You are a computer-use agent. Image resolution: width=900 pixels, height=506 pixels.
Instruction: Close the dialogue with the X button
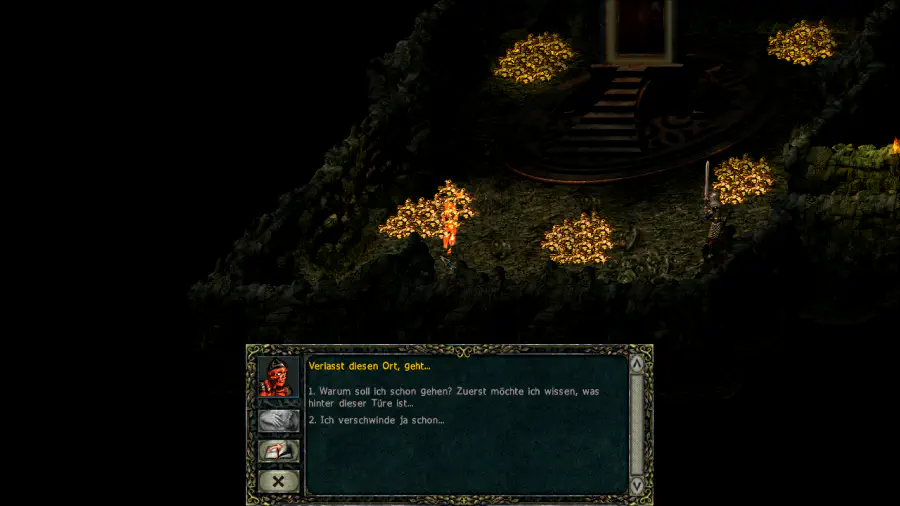click(x=279, y=481)
